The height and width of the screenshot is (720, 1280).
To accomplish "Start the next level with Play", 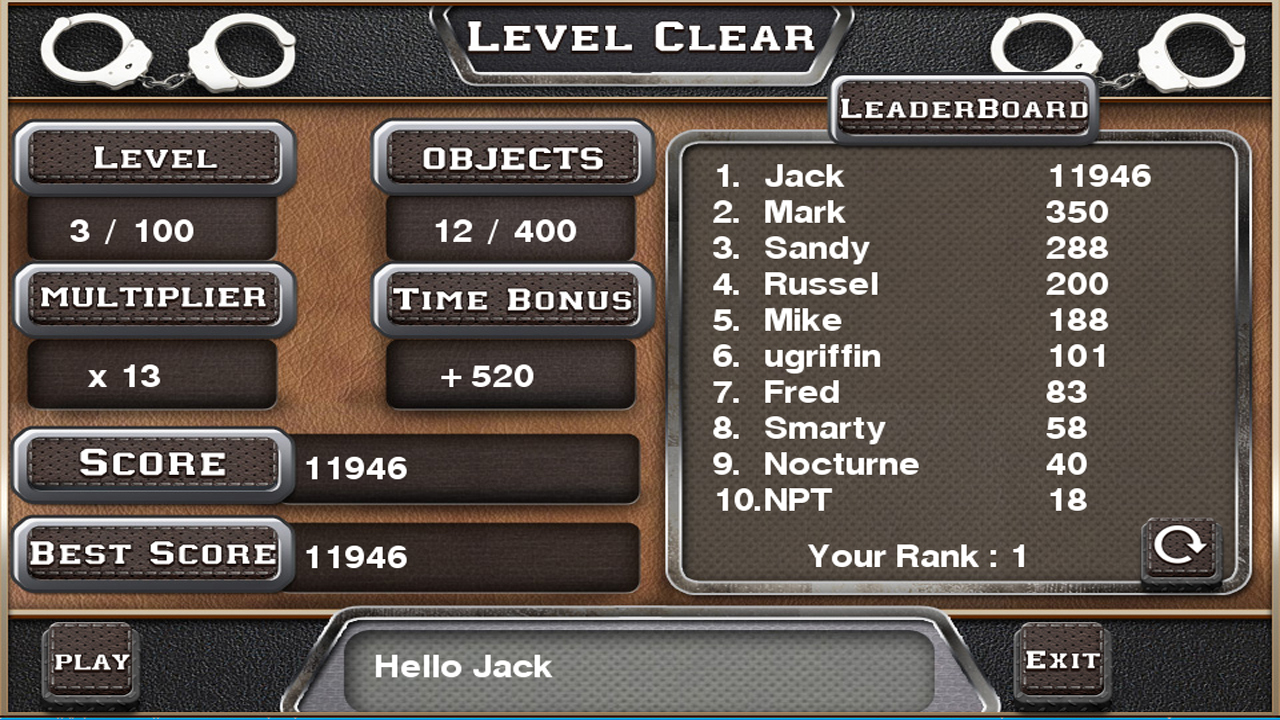I will pos(91,661).
